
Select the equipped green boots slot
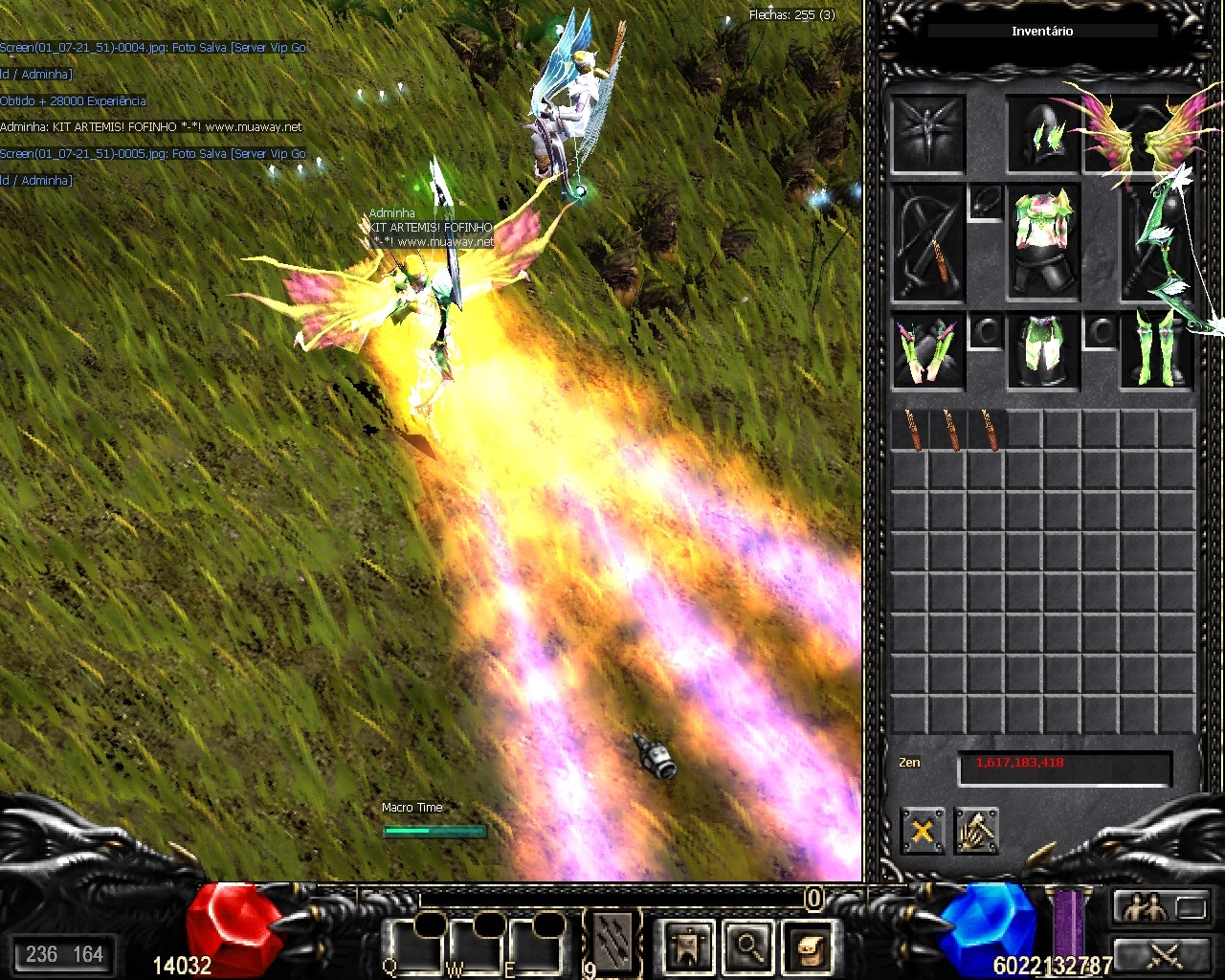1157,350
